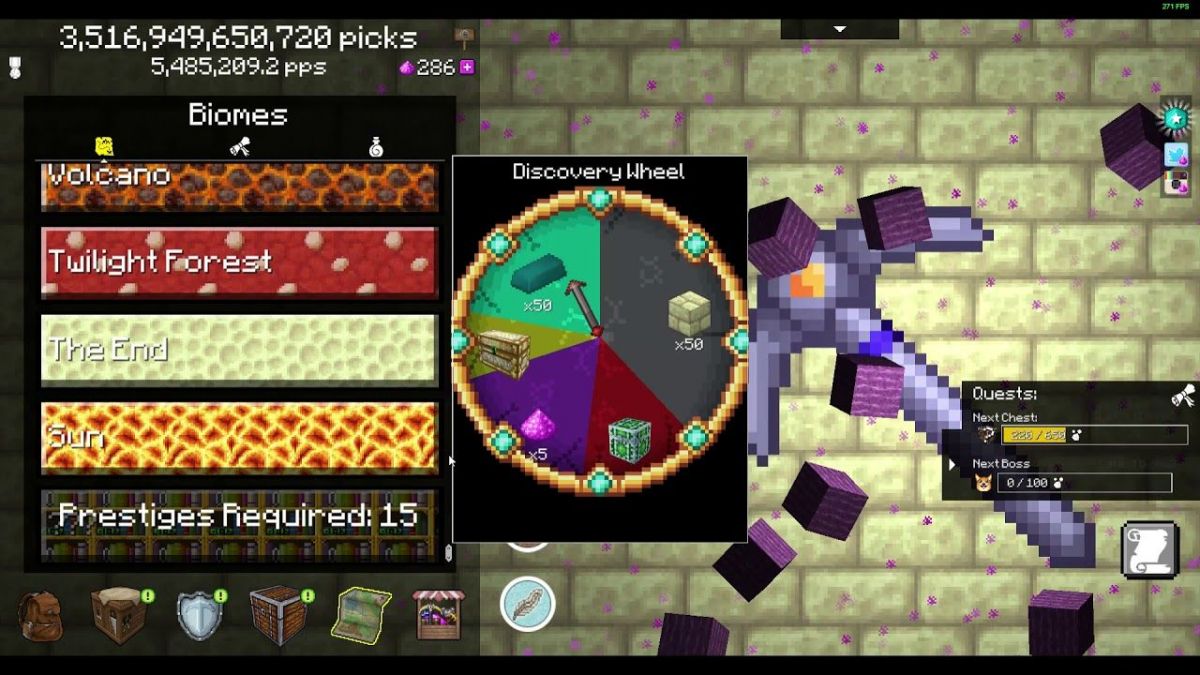Choose The End biome
Viewport: 1200px width, 675px height.
(x=239, y=350)
